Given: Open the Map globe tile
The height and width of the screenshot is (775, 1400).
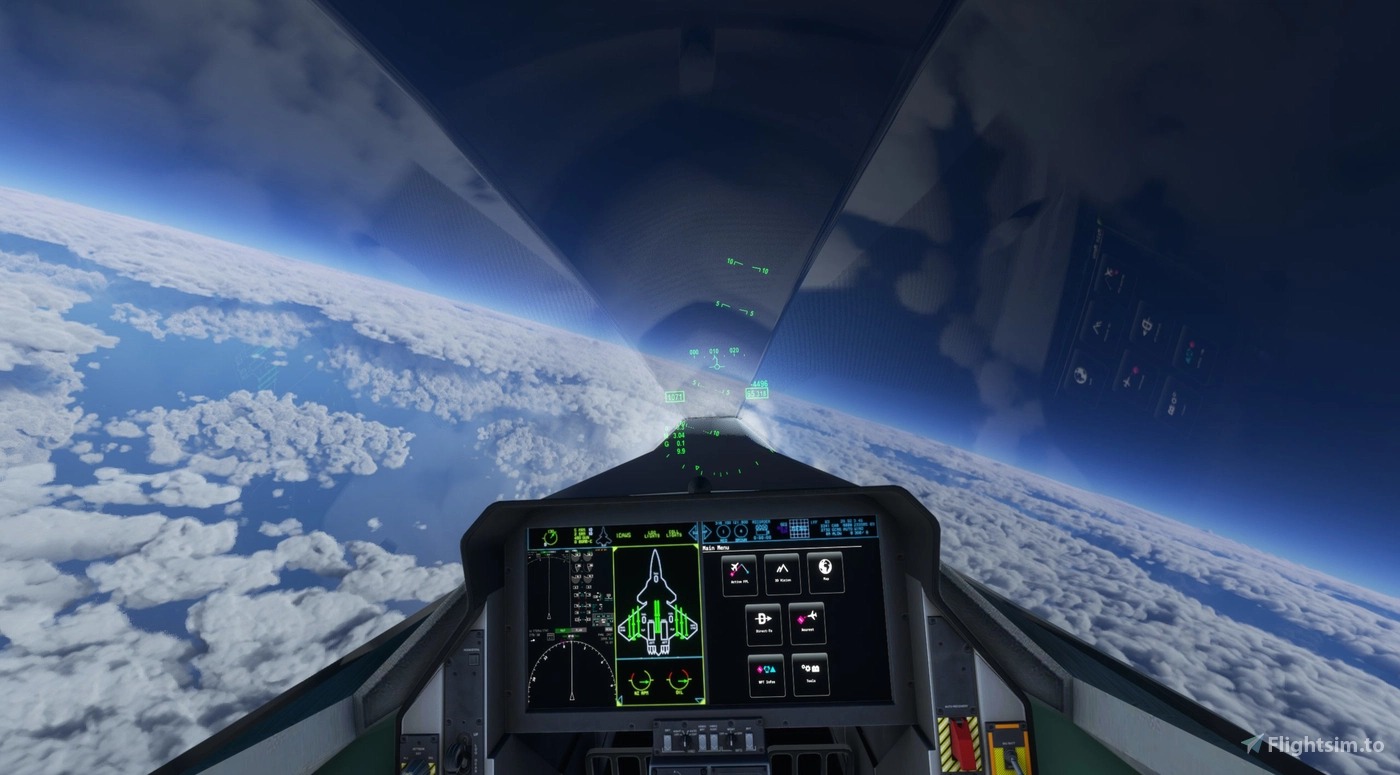Looking at the screenshot, I should click(824, 573).
